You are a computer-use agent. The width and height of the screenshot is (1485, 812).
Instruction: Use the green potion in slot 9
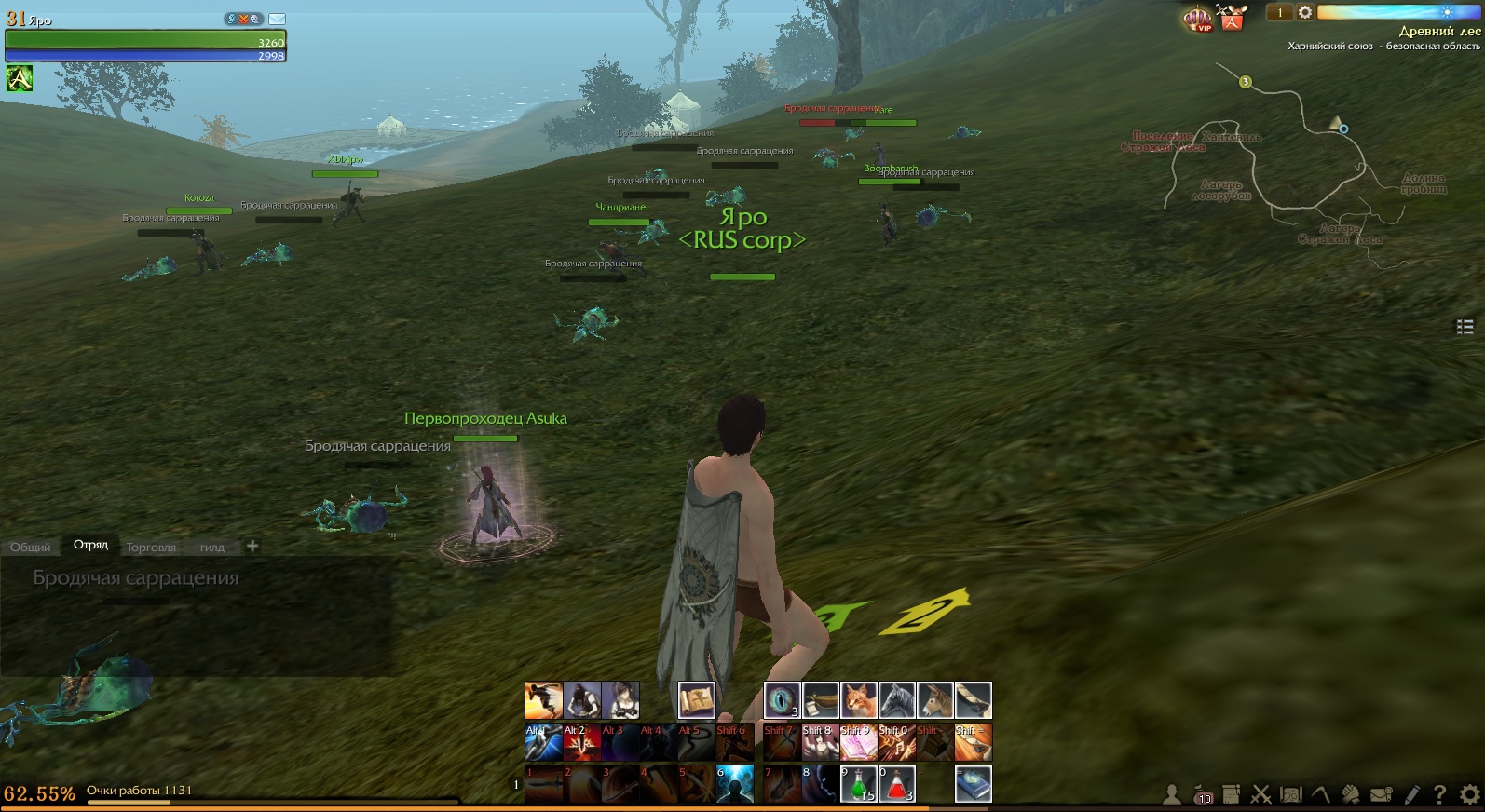click(x=858, y=784)
